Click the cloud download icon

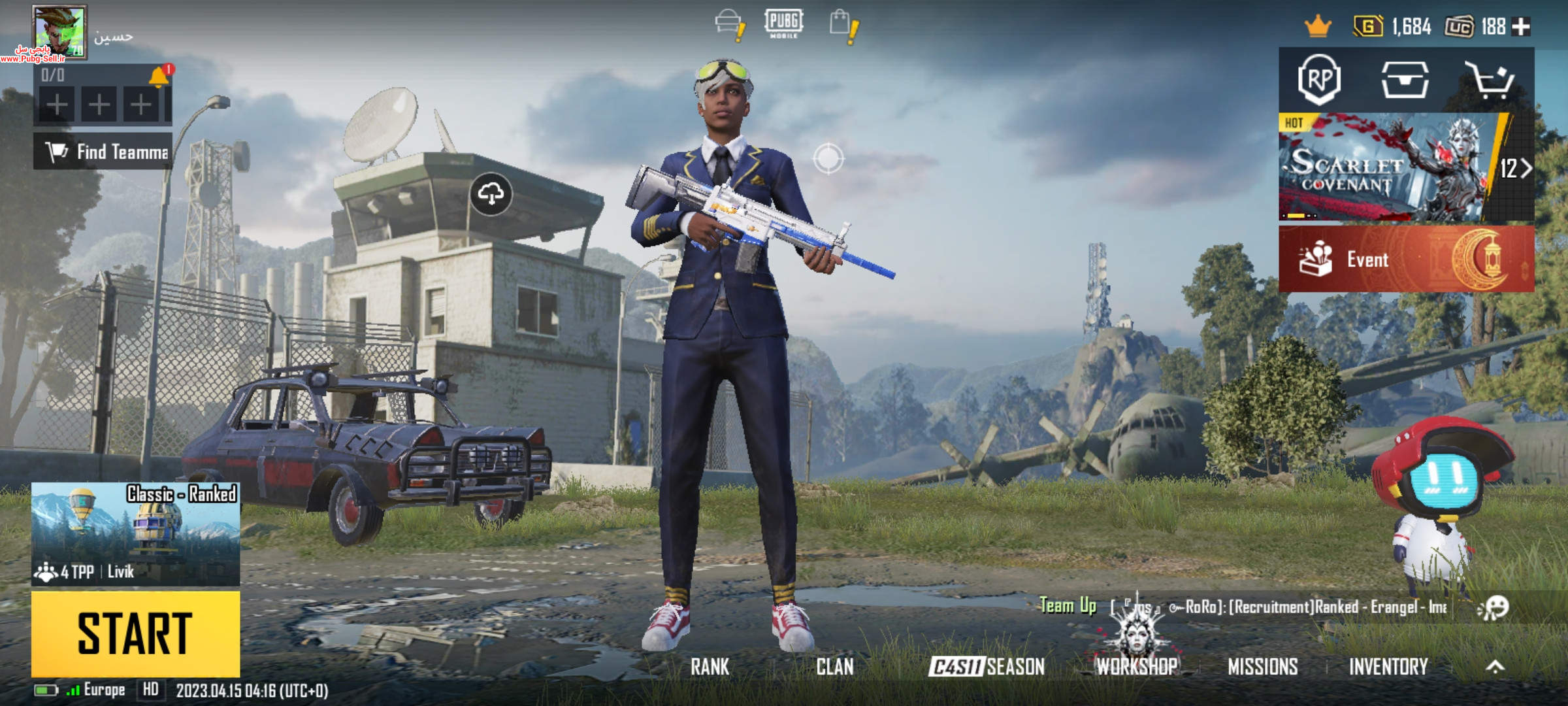click(491, 194)
